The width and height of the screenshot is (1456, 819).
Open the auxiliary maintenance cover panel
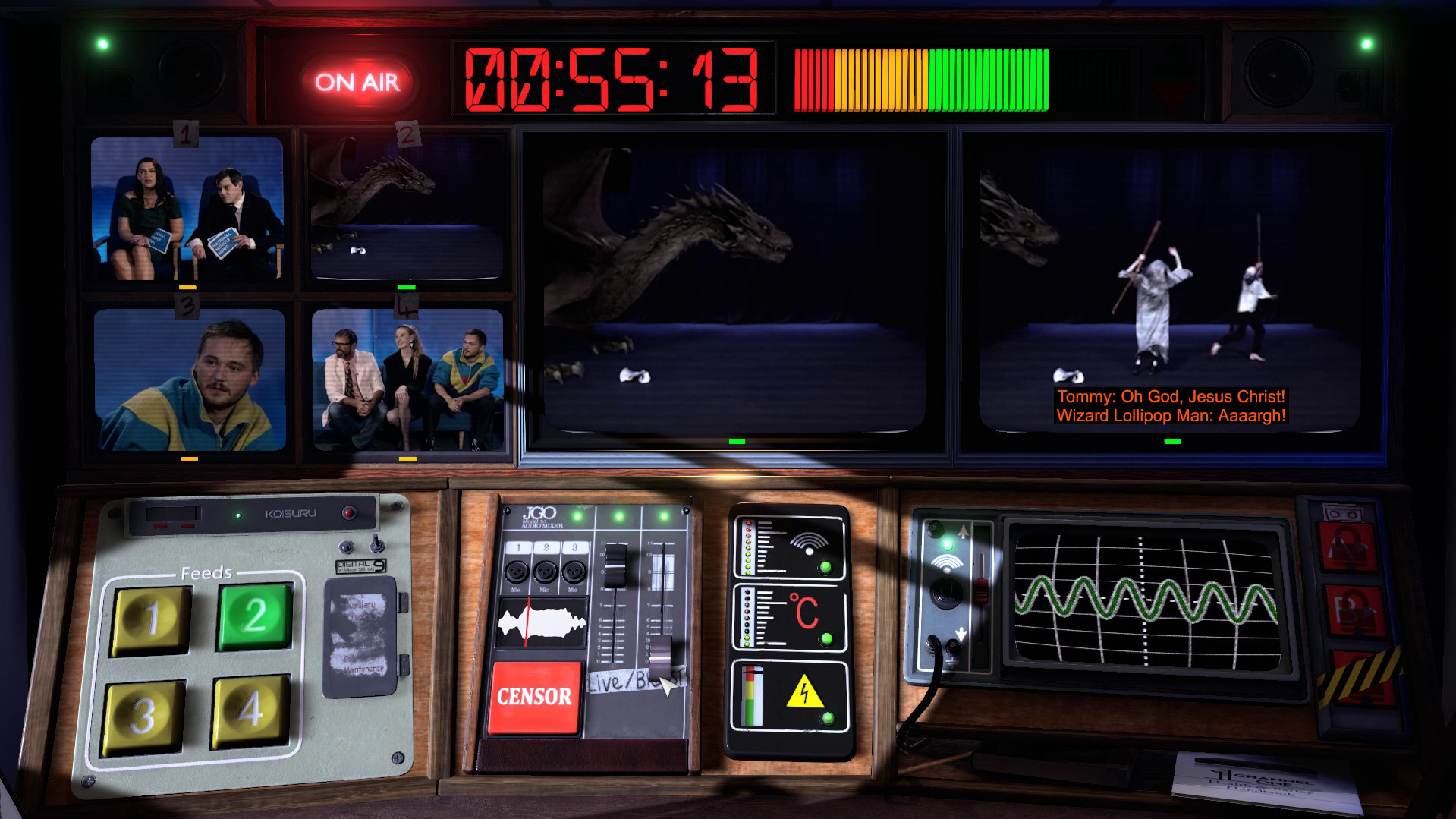pyautogui.click(x=360, y=636)
